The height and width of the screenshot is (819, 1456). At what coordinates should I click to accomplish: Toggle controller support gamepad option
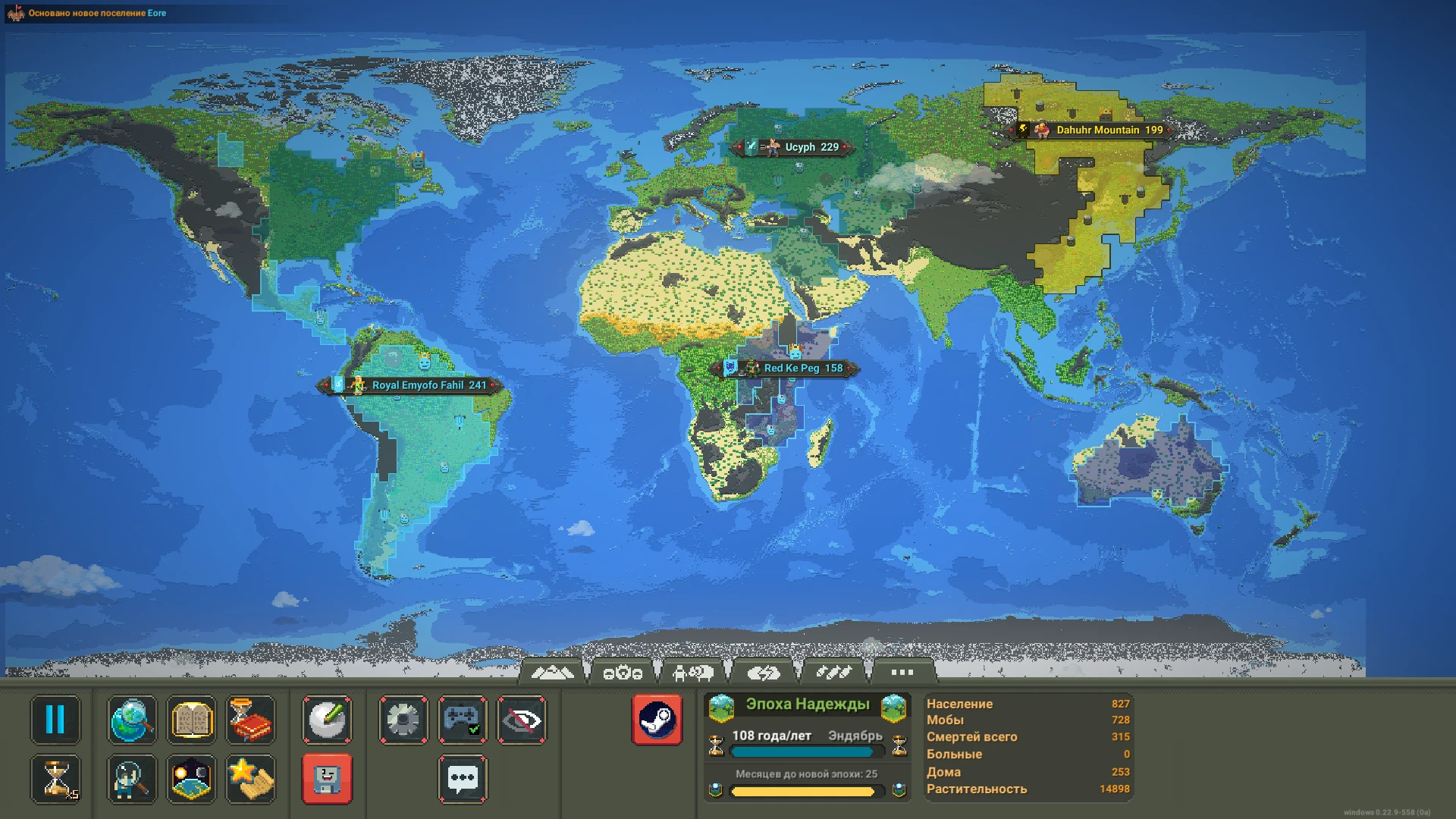pos(463,720)
